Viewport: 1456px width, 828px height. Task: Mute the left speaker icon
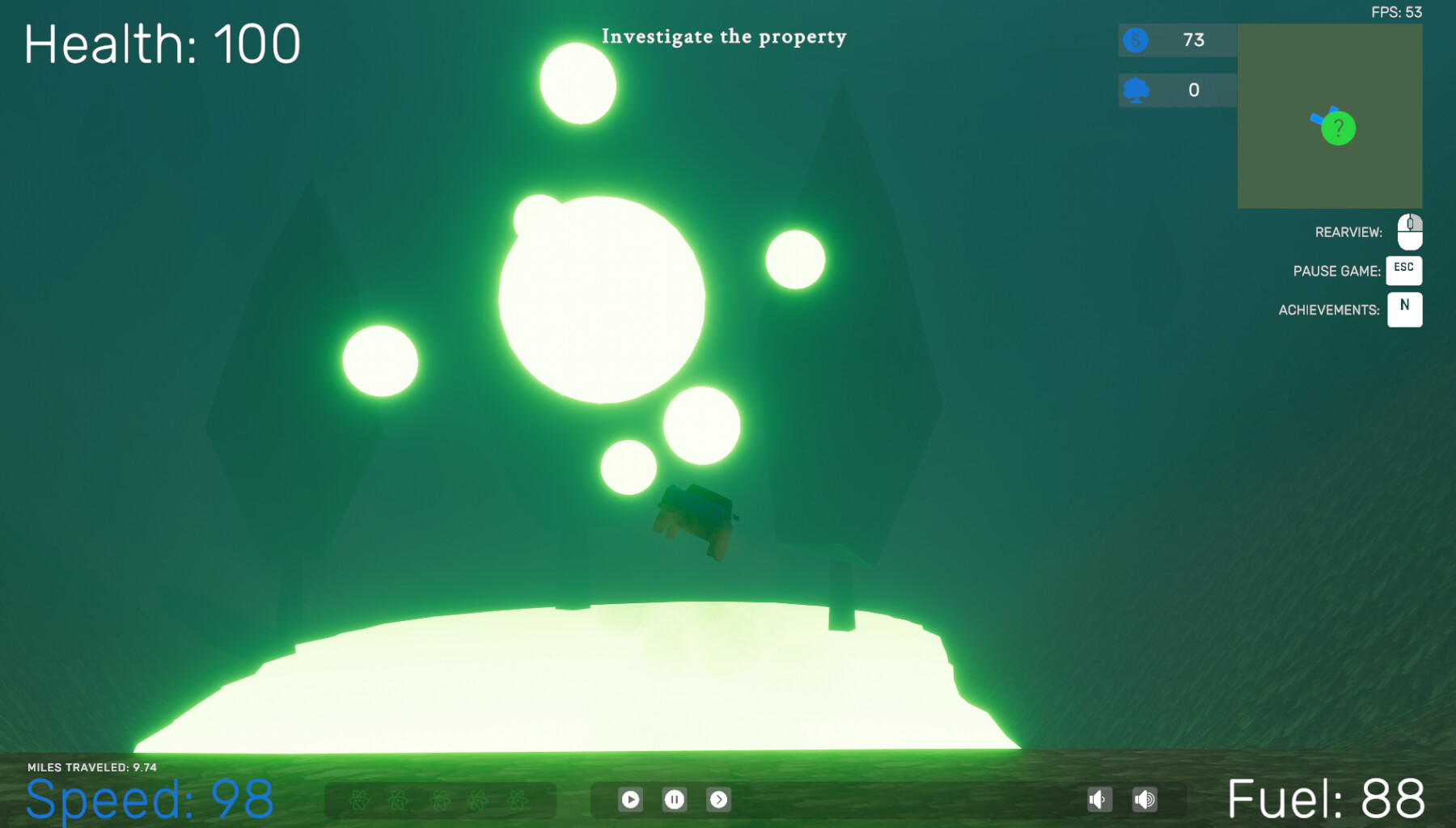pos(1099,799)
